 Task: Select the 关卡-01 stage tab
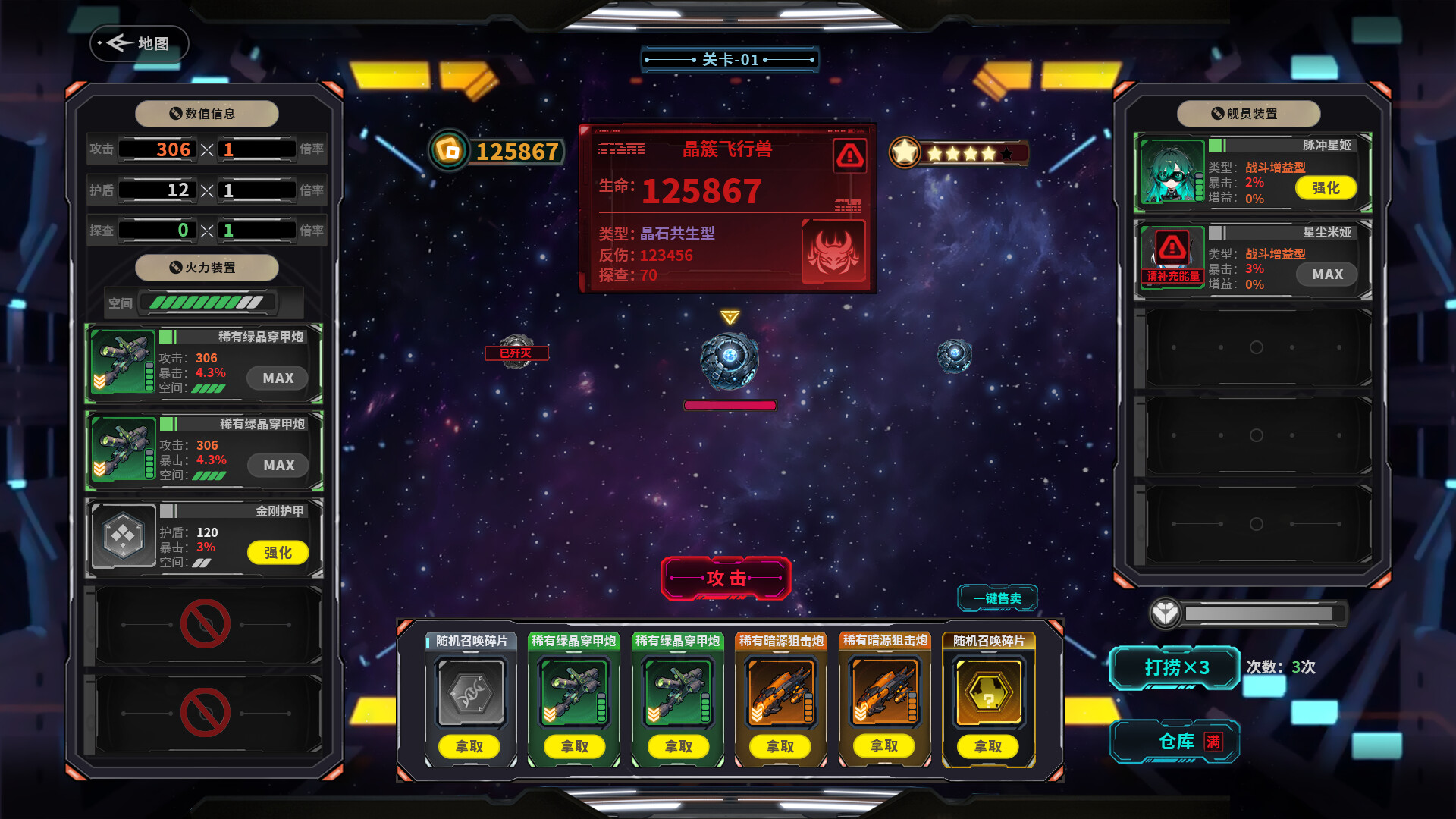pos(730,59)
